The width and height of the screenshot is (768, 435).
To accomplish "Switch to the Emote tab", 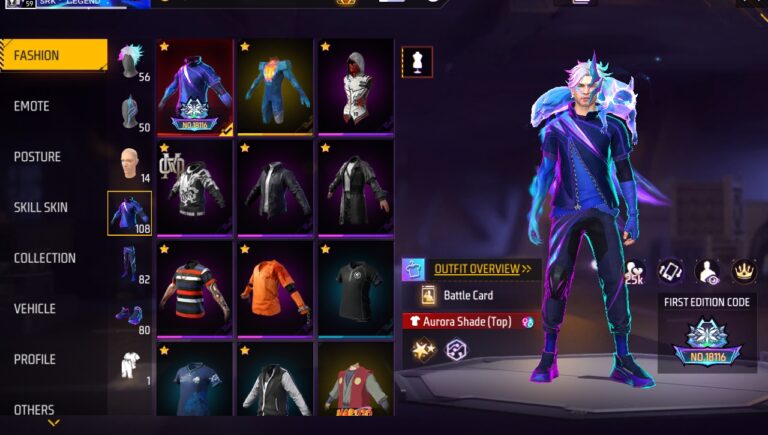I will [32, 107].
